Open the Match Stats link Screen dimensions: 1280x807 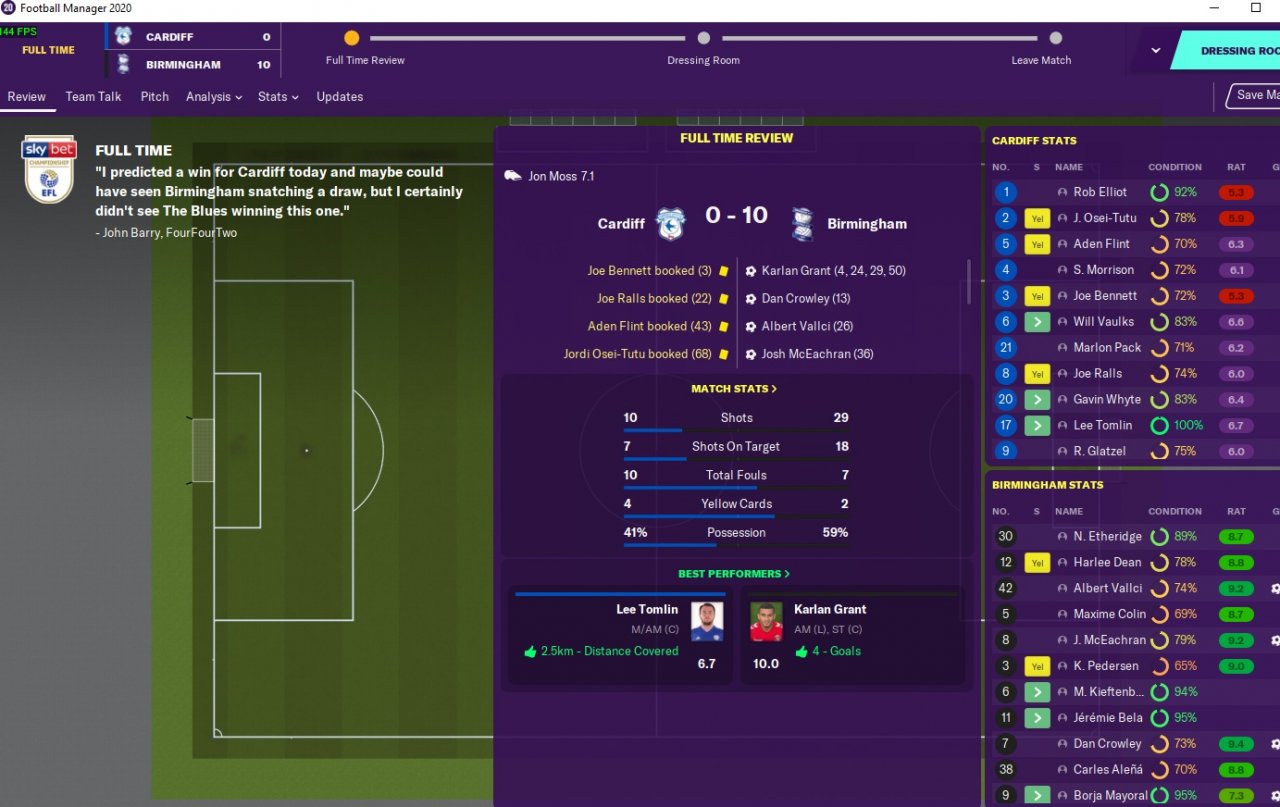[x=734, y=389]
